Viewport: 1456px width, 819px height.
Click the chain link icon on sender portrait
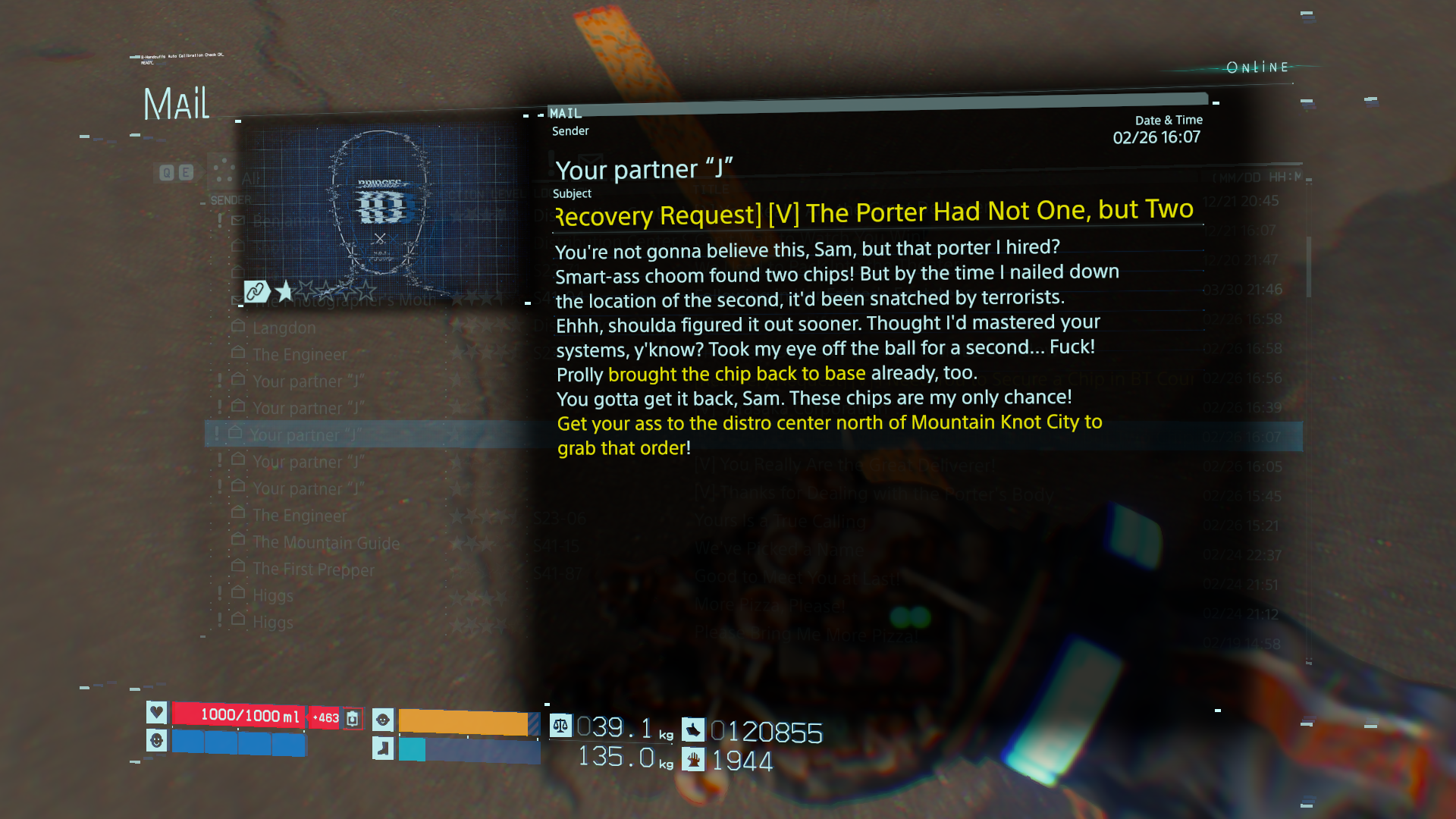point(256,291)
